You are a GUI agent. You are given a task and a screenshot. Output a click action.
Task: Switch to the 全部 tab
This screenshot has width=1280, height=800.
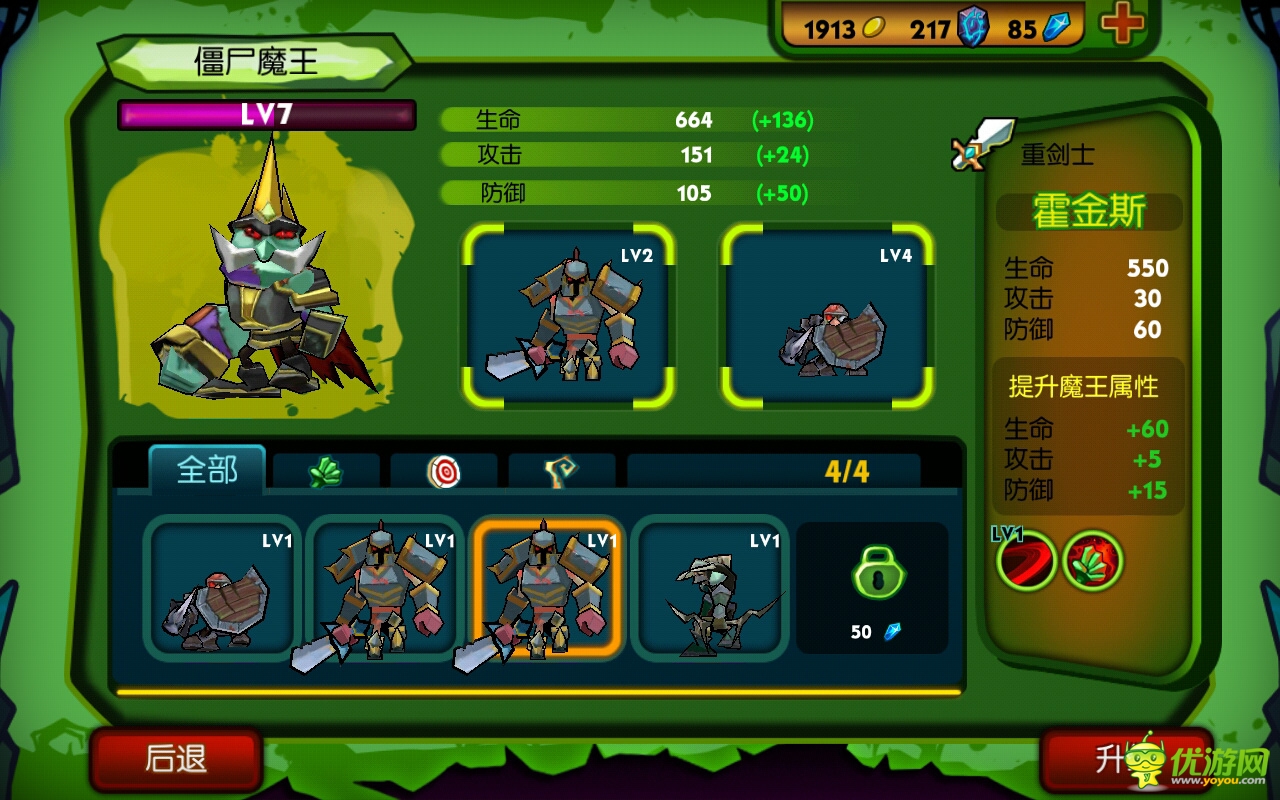coord(207,470)
